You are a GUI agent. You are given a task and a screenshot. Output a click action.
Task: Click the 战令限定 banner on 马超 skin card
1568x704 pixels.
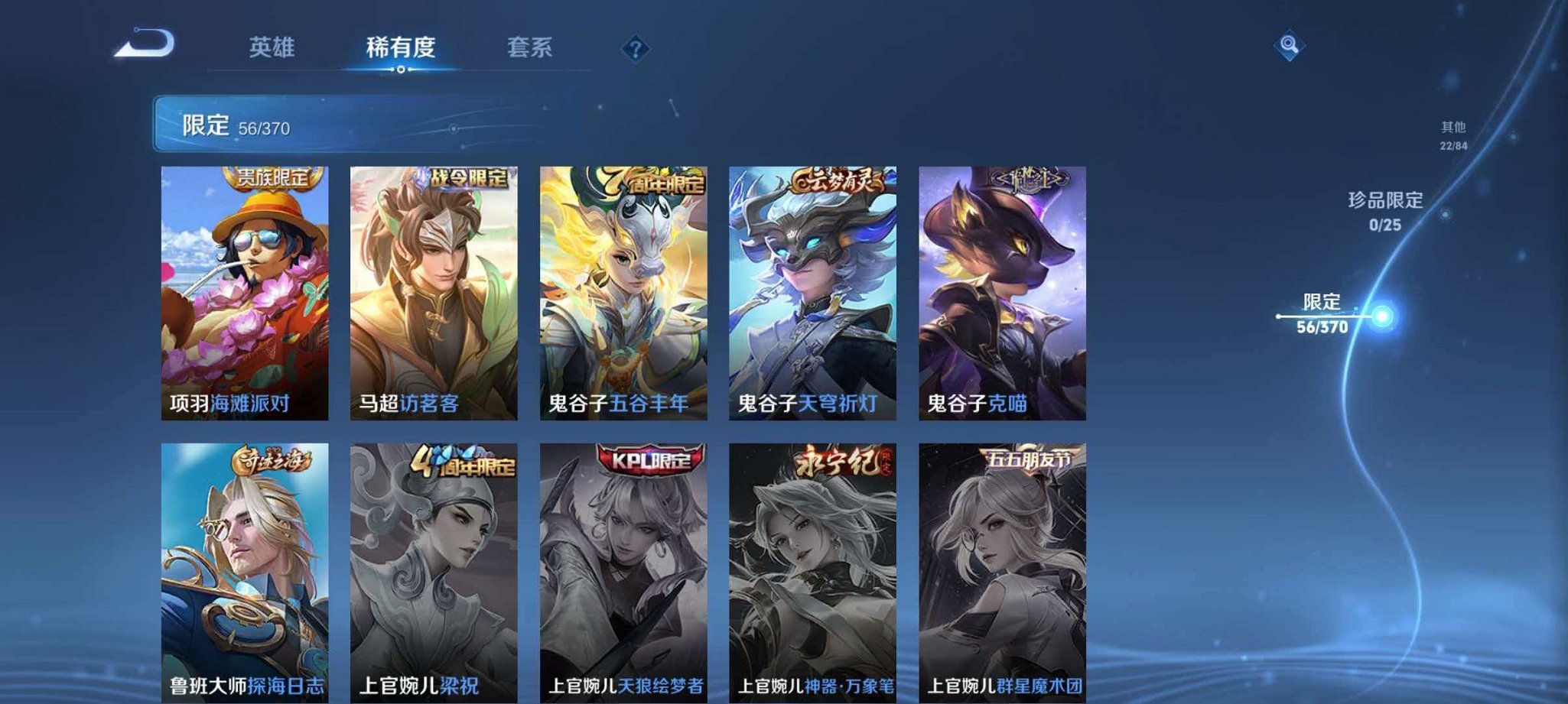(x=470, y=180)
